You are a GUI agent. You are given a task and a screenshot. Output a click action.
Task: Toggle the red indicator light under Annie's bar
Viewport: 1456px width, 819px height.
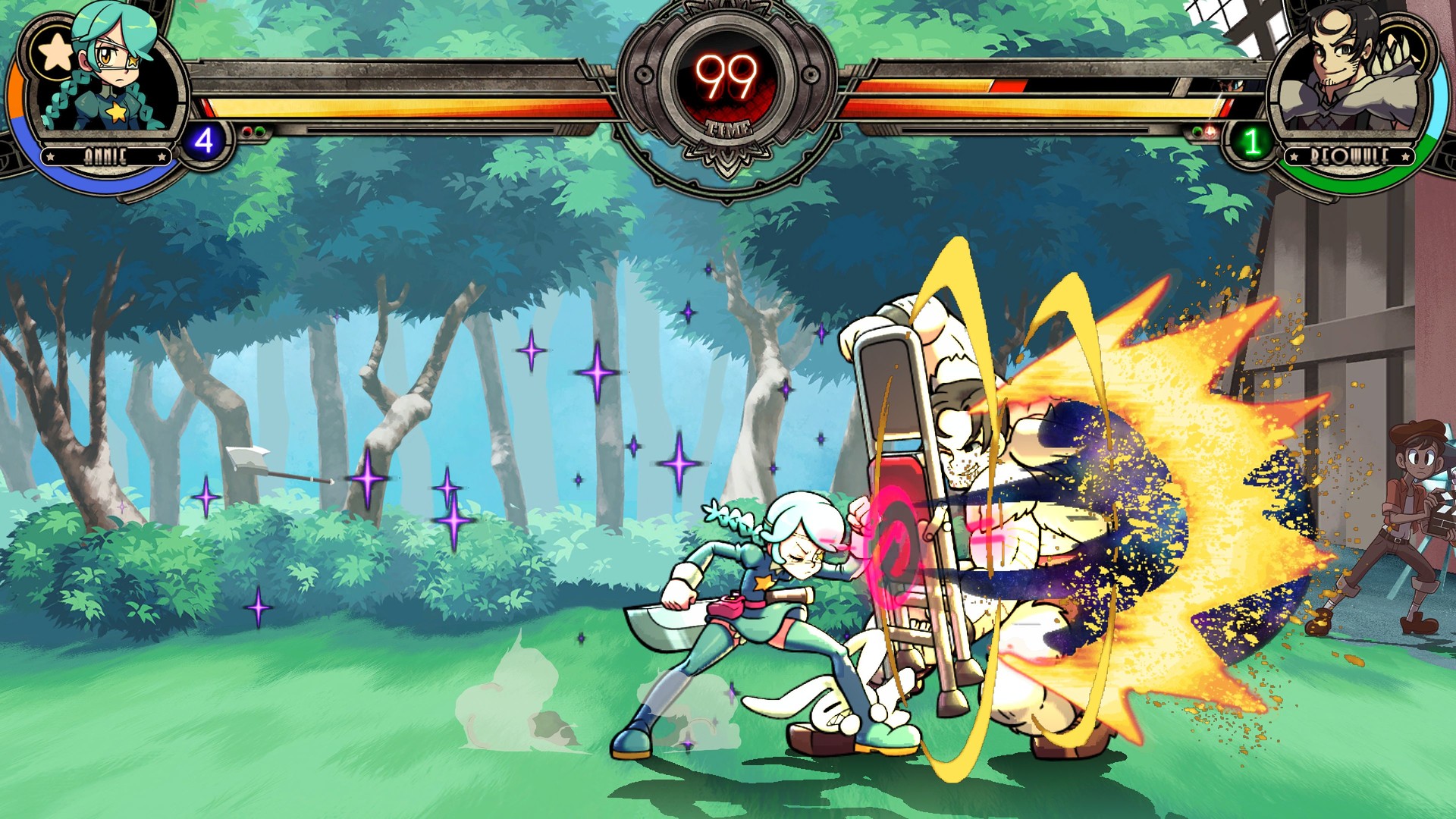246,130
